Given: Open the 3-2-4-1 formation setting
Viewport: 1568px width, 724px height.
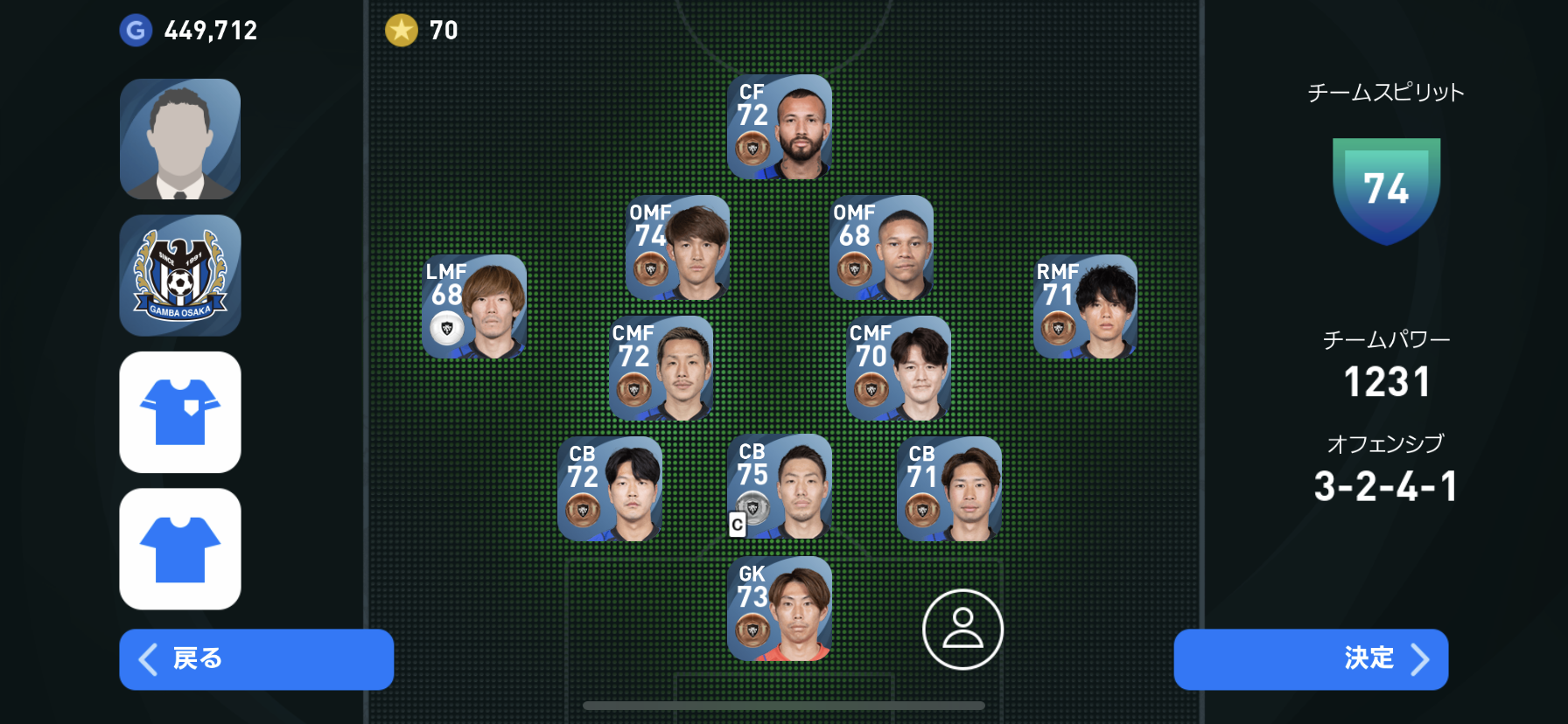Looking at the screenshot, I should point(1385,486).
